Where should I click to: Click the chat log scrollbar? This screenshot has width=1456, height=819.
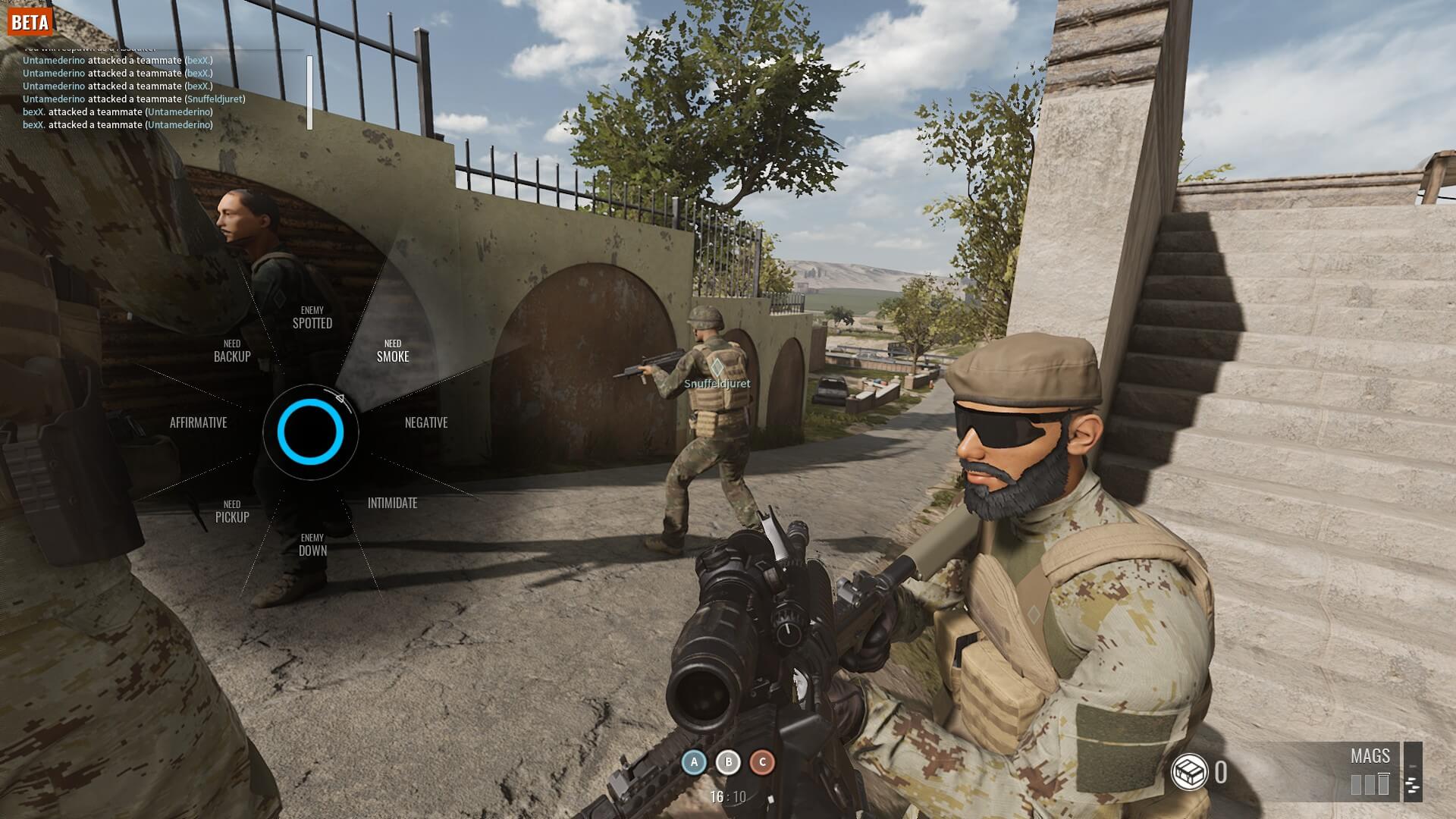point(309,93)
